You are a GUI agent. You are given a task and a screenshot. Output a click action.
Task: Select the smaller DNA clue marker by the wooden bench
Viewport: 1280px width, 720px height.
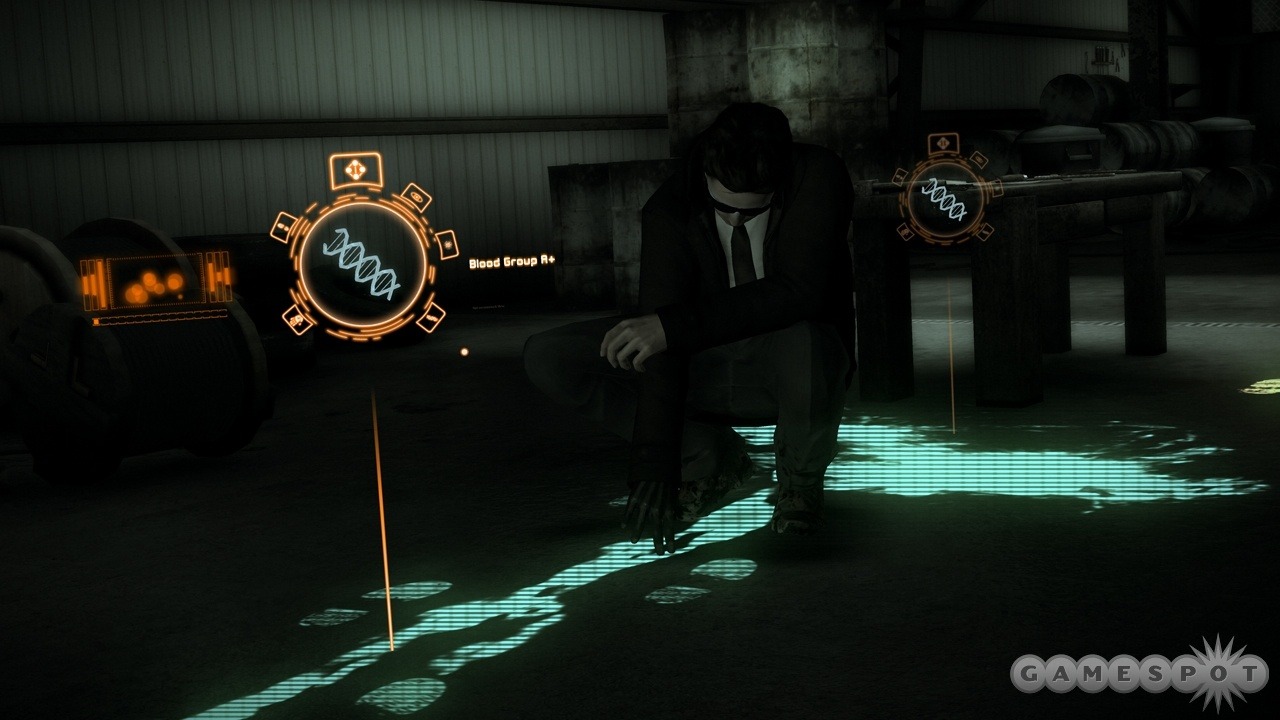[943, 199]
